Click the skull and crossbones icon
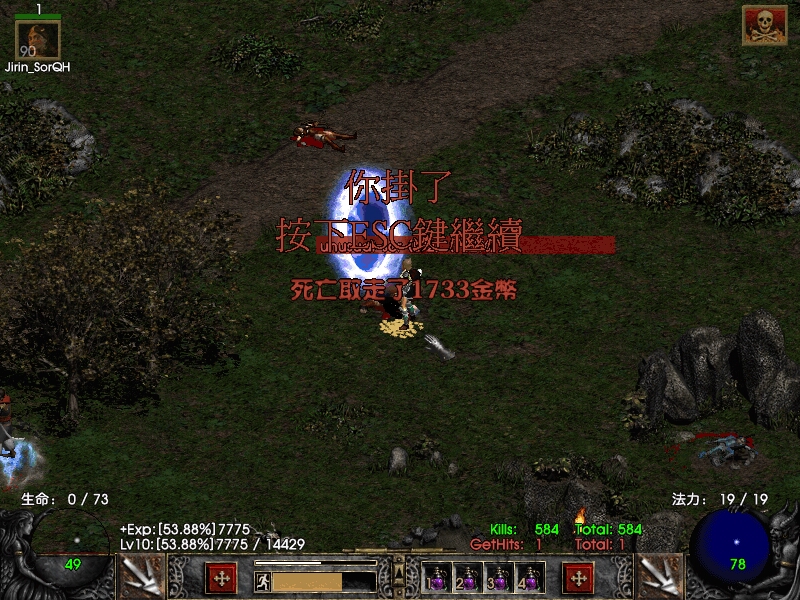Image resolution: width=800 pixels, height=600 pixels. 764,25
